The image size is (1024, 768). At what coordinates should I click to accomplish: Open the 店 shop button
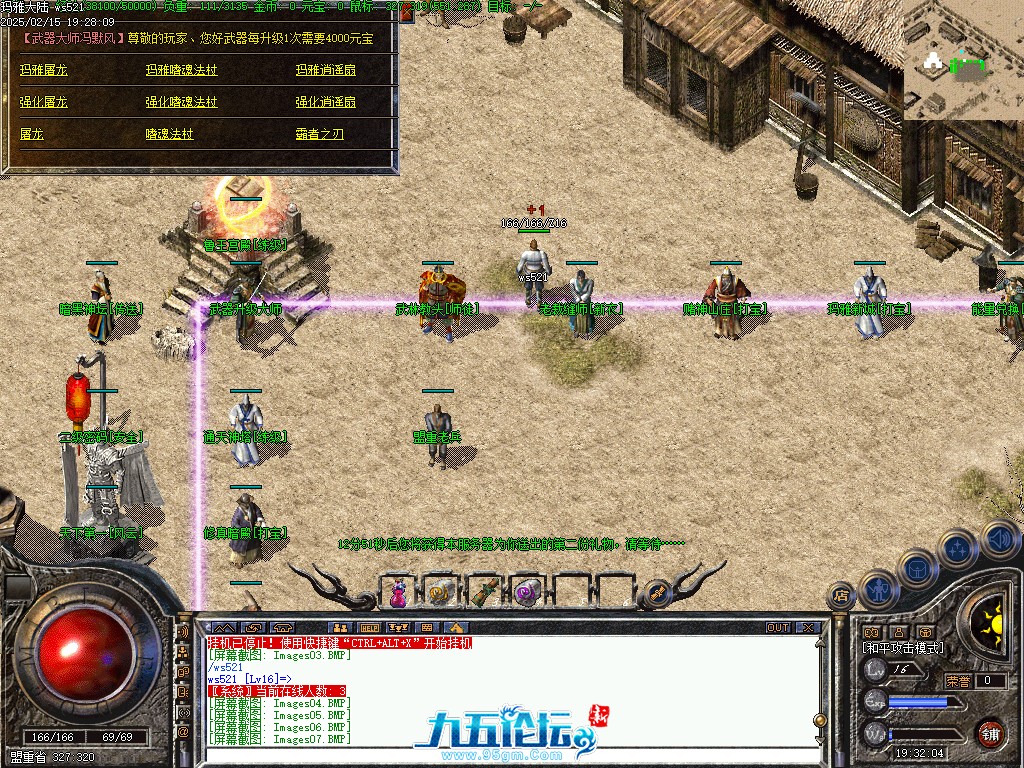[840, 597]
